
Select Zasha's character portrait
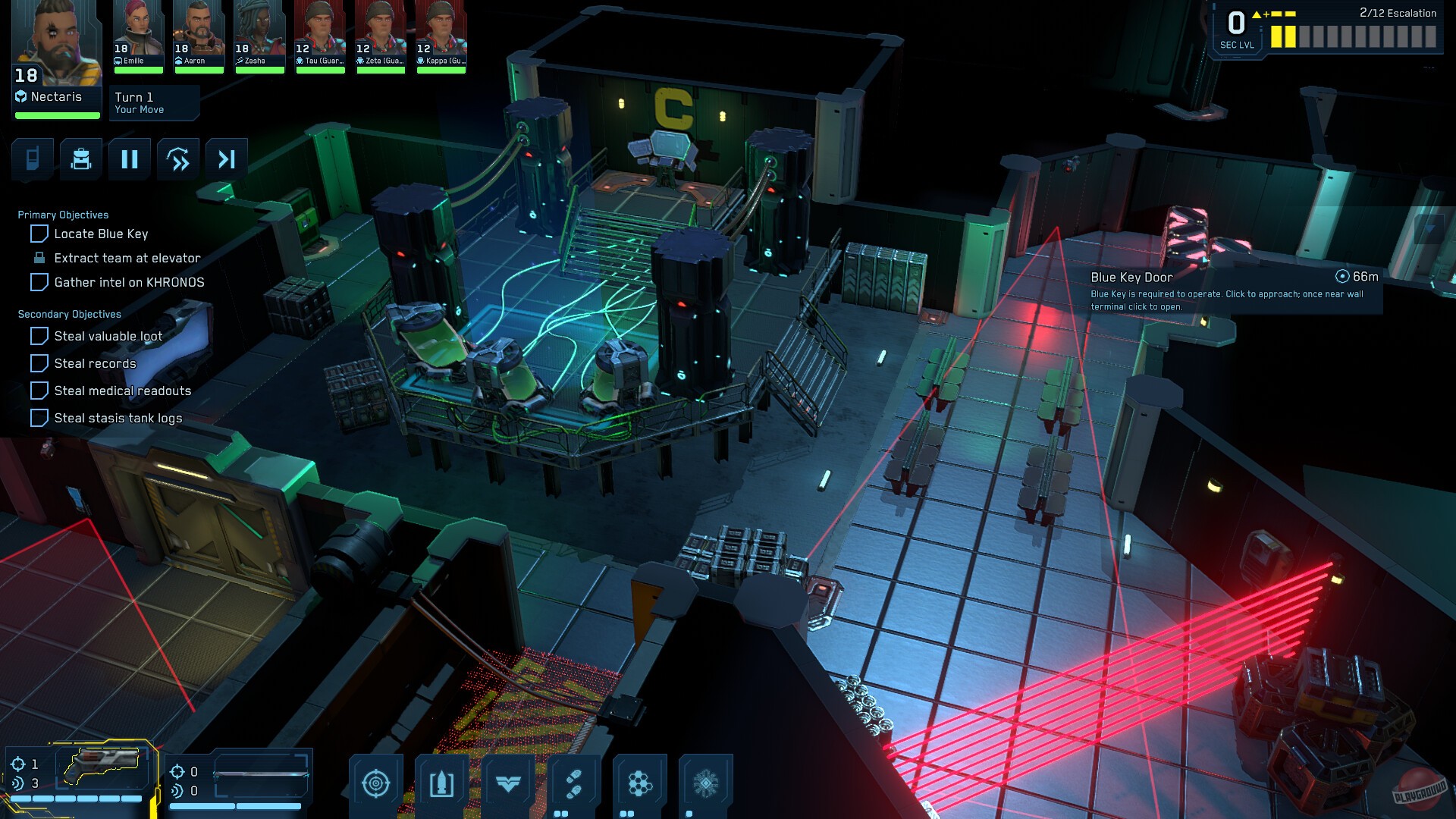click(x=259, y=34)
